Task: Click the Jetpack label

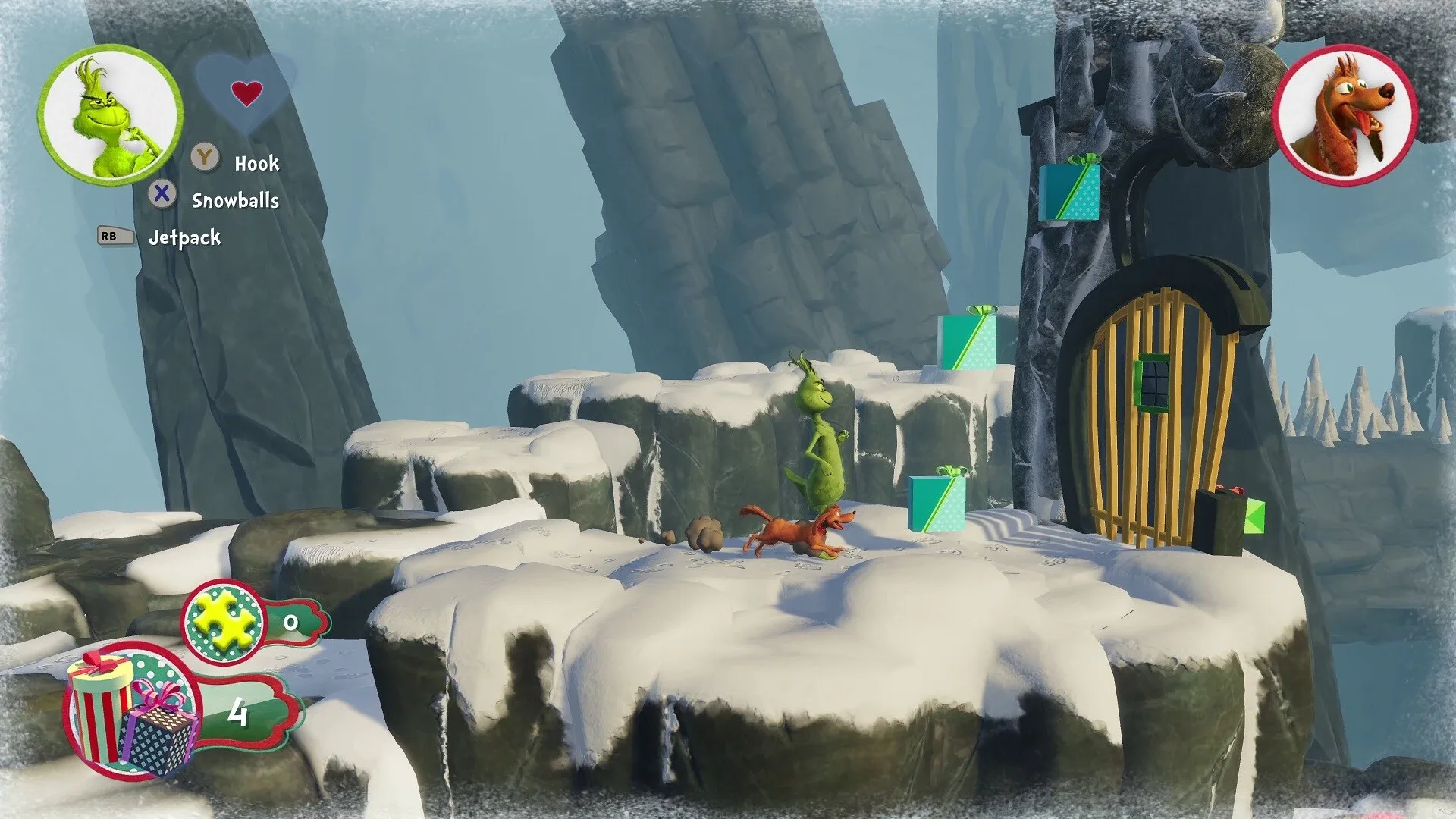Action: point(187,237)
